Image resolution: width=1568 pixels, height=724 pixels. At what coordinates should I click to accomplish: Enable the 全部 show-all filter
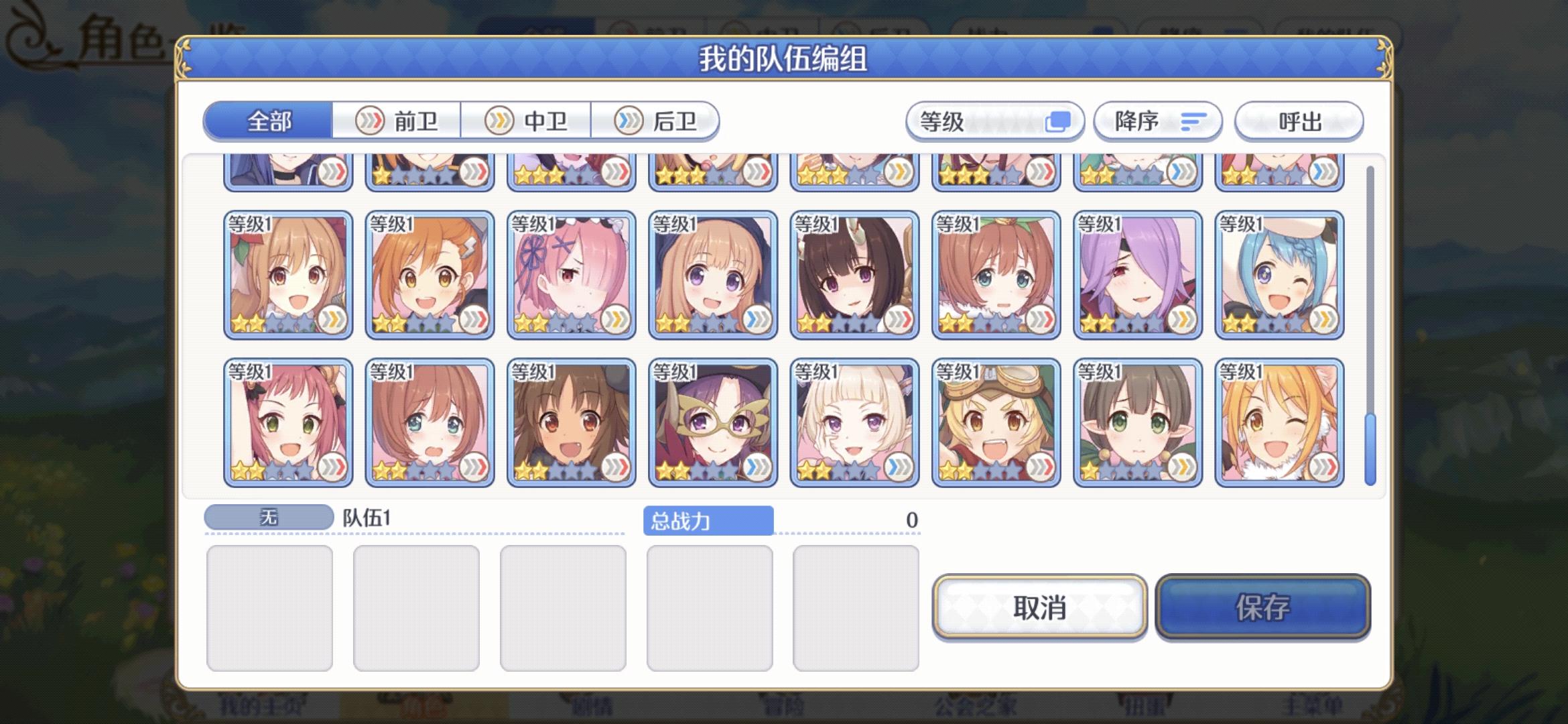[268, 121]
